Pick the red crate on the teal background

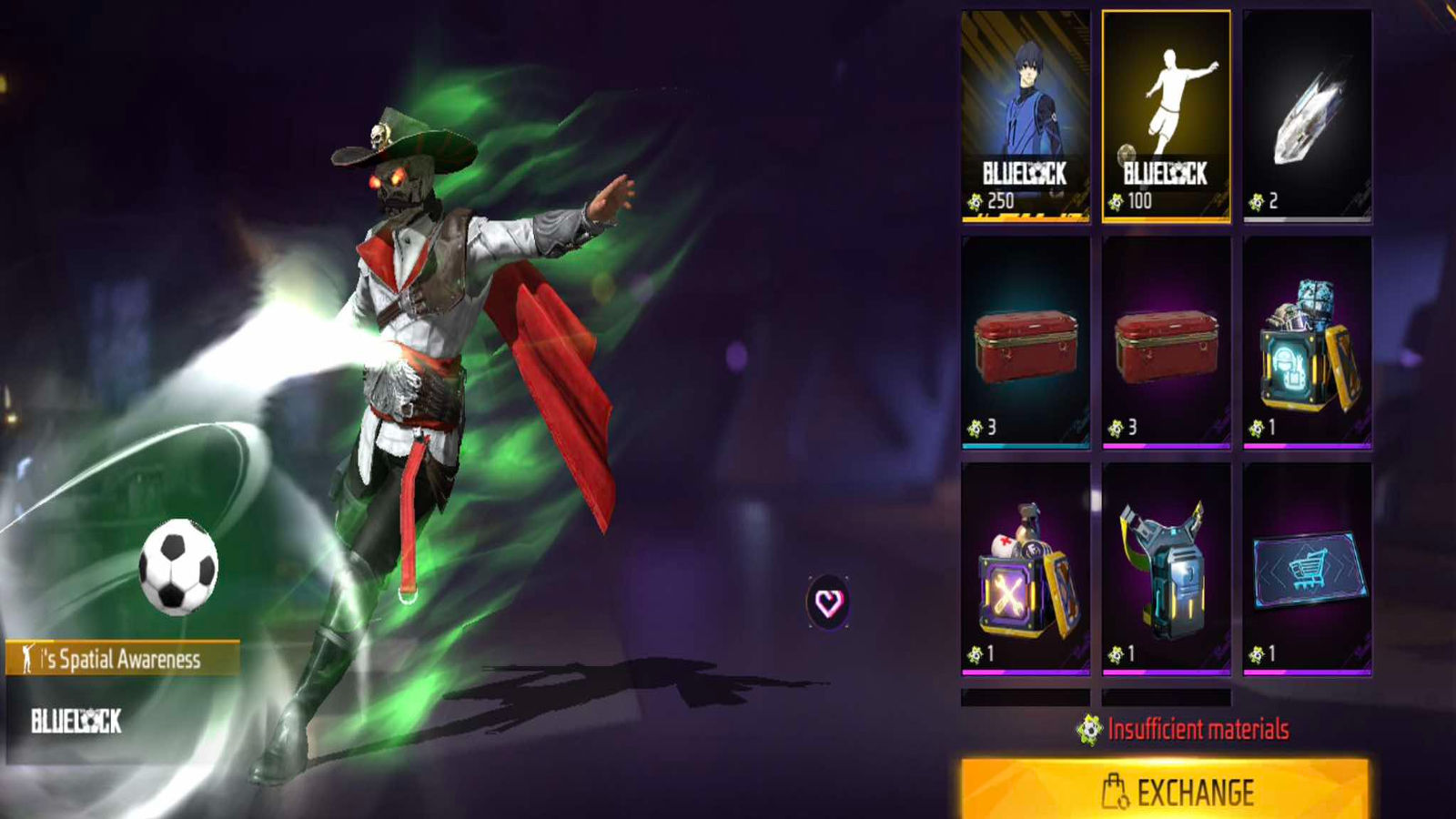pyautogui.click(x=1026, y=342)
